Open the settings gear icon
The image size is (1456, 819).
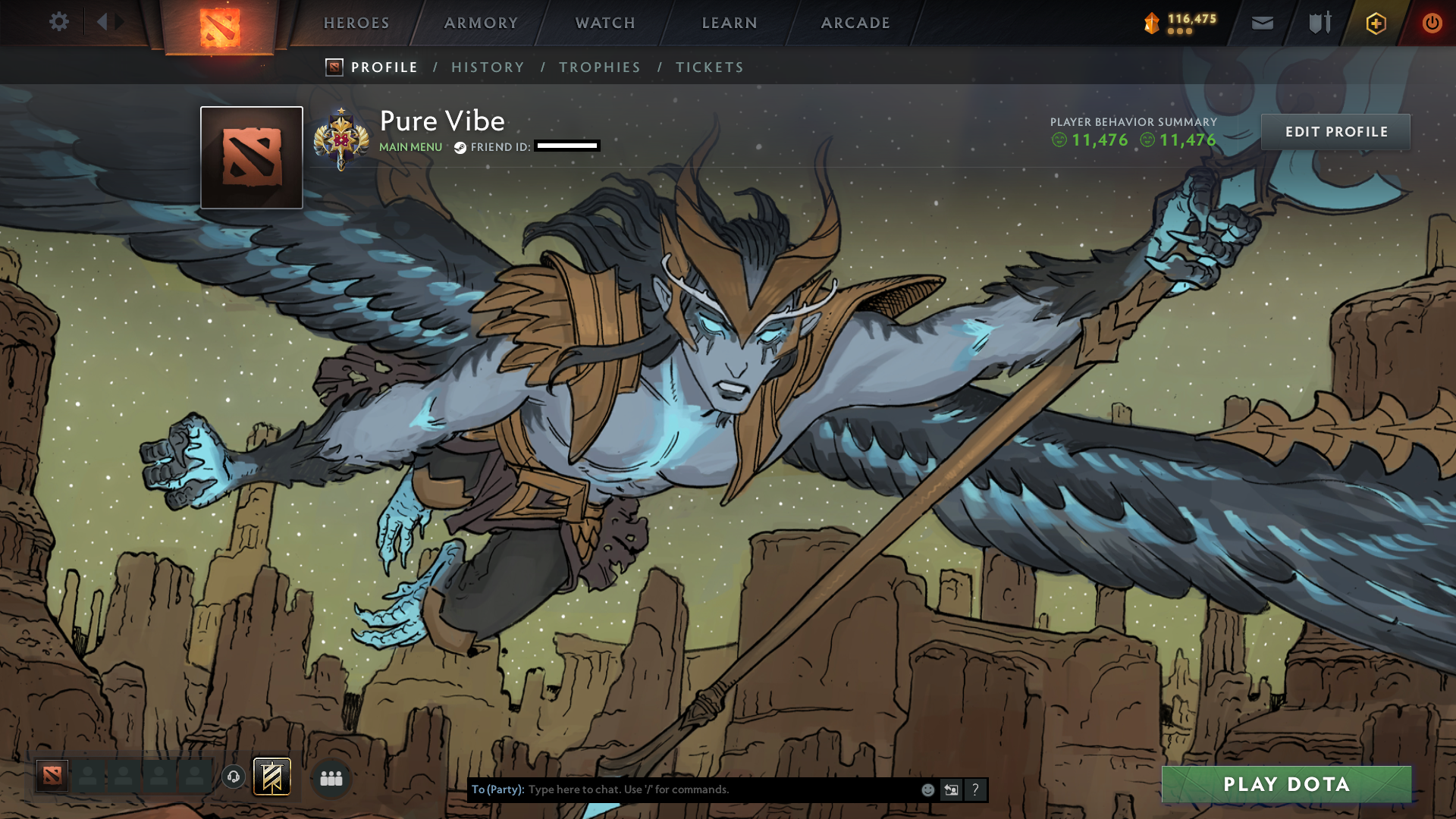pos(59,23)
